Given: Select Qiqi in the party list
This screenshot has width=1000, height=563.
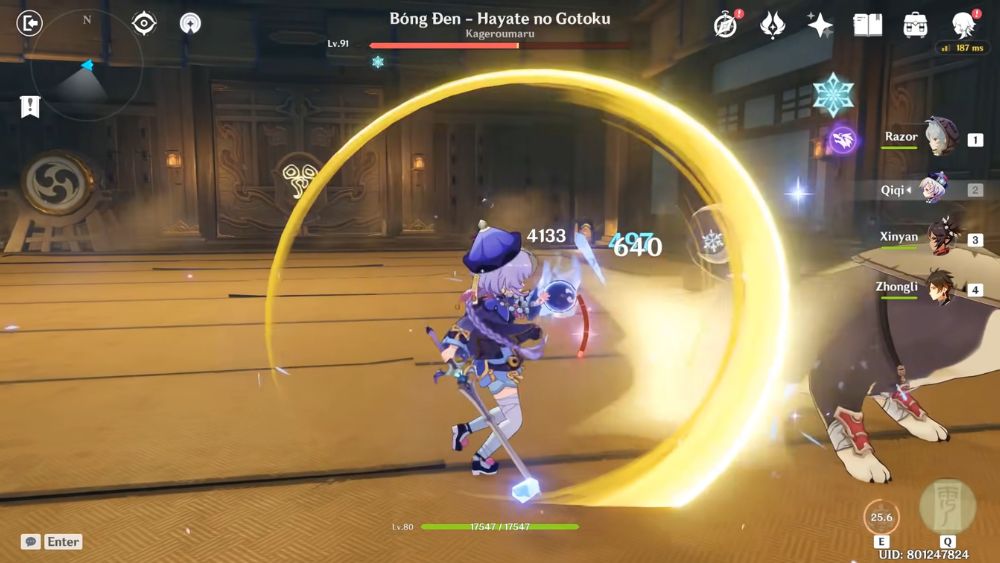Looking at the screenshot, I should click(x=940, y=188).
